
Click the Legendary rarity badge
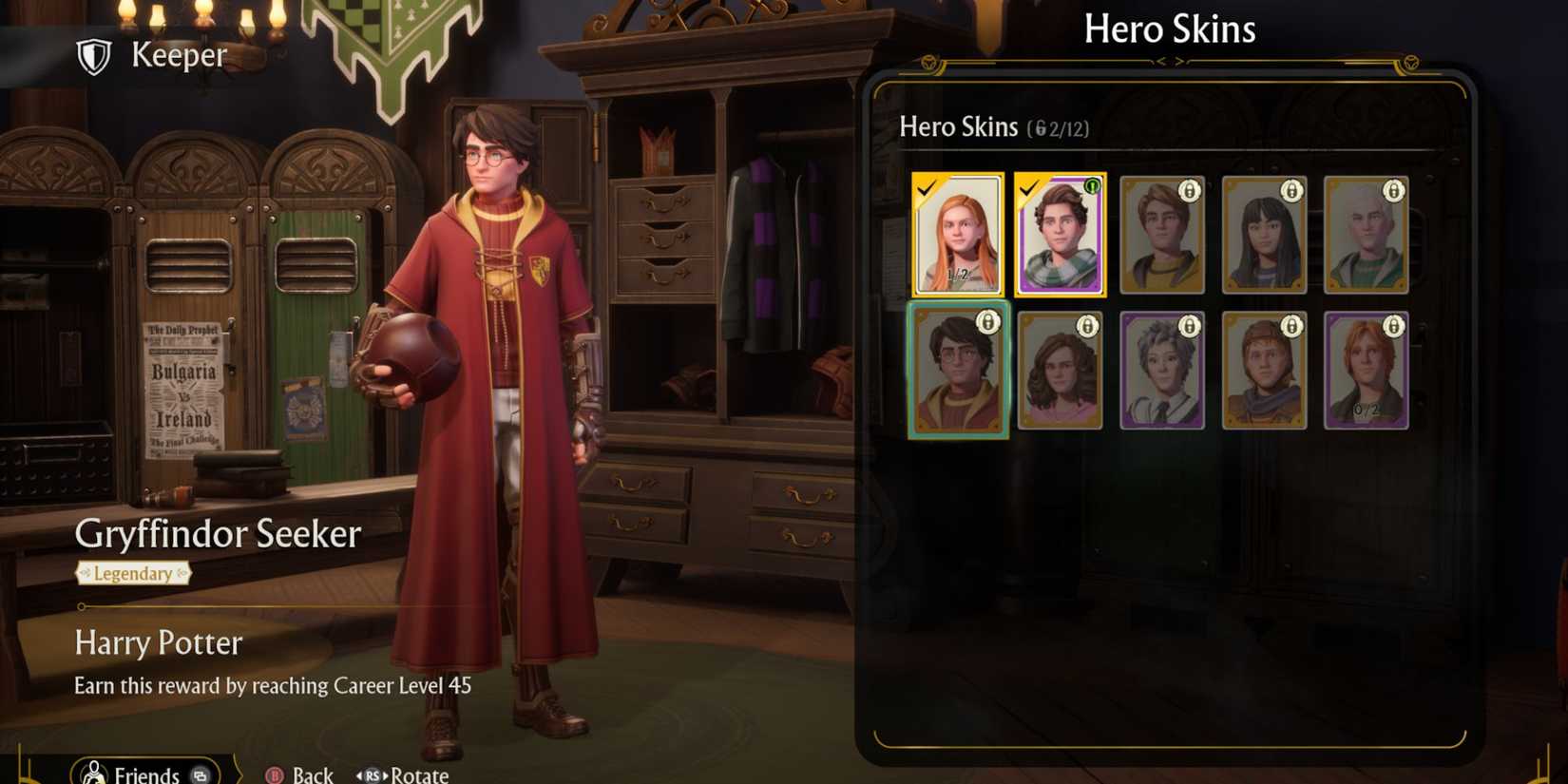click(x=133, y=574)
